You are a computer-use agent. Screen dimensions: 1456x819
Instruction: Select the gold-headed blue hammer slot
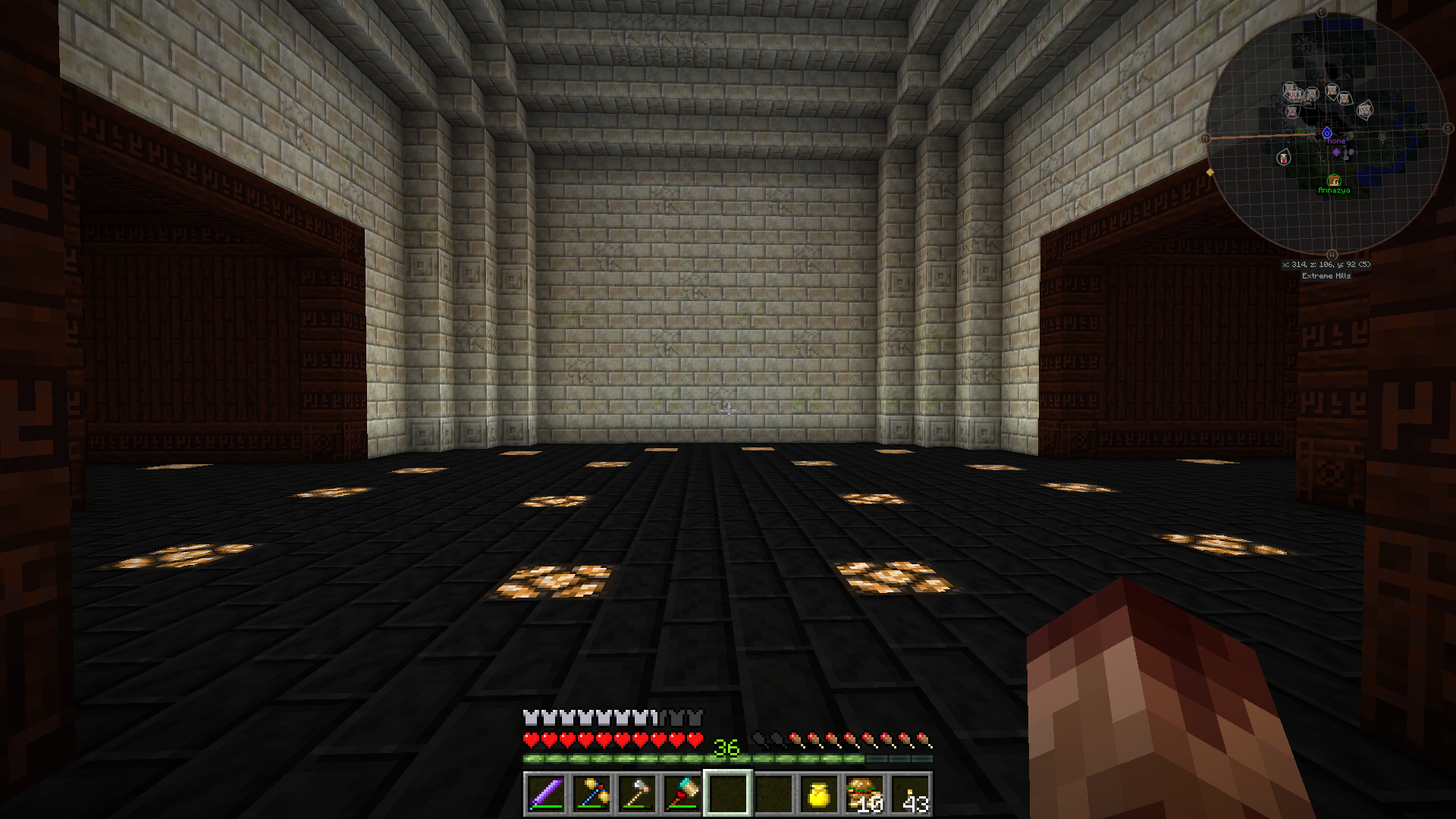(591, 793)
